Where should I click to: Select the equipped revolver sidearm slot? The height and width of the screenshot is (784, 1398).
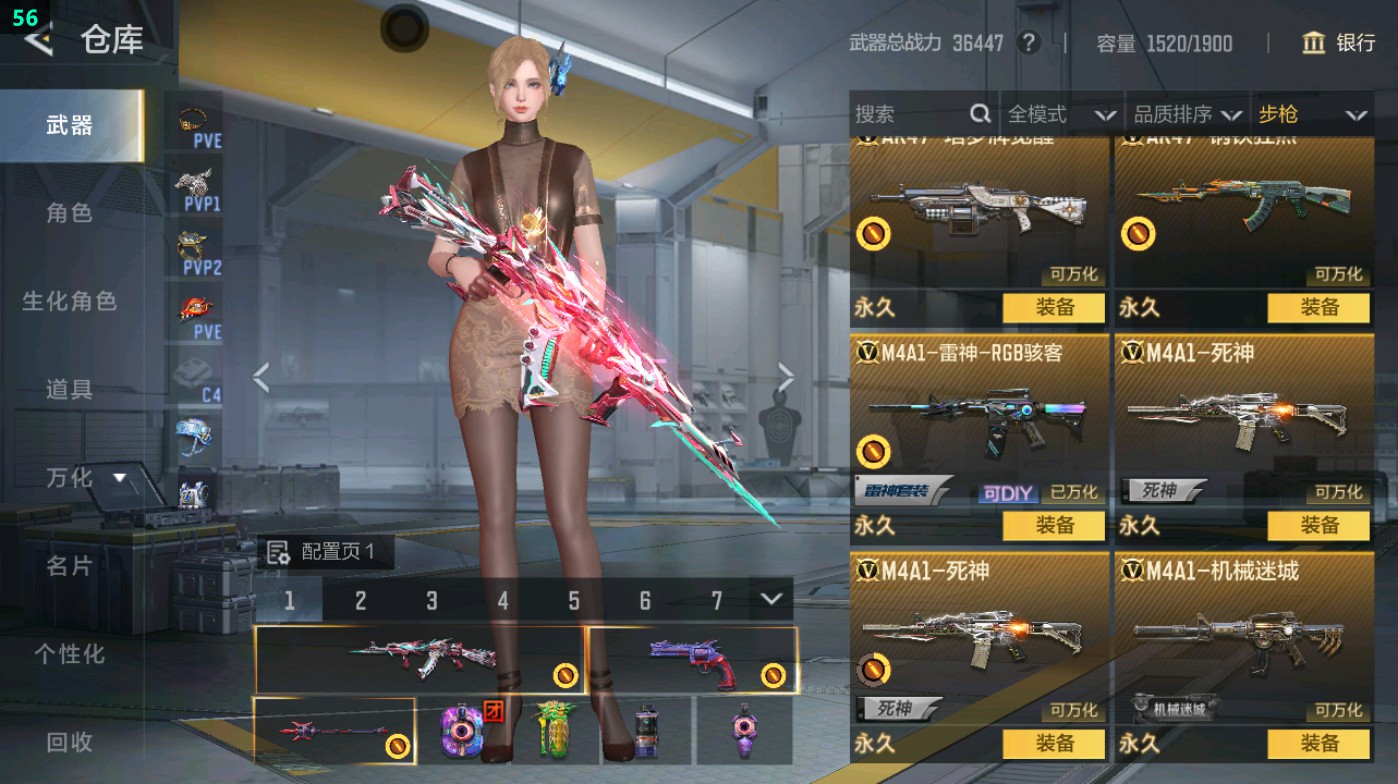coord(693,660)
